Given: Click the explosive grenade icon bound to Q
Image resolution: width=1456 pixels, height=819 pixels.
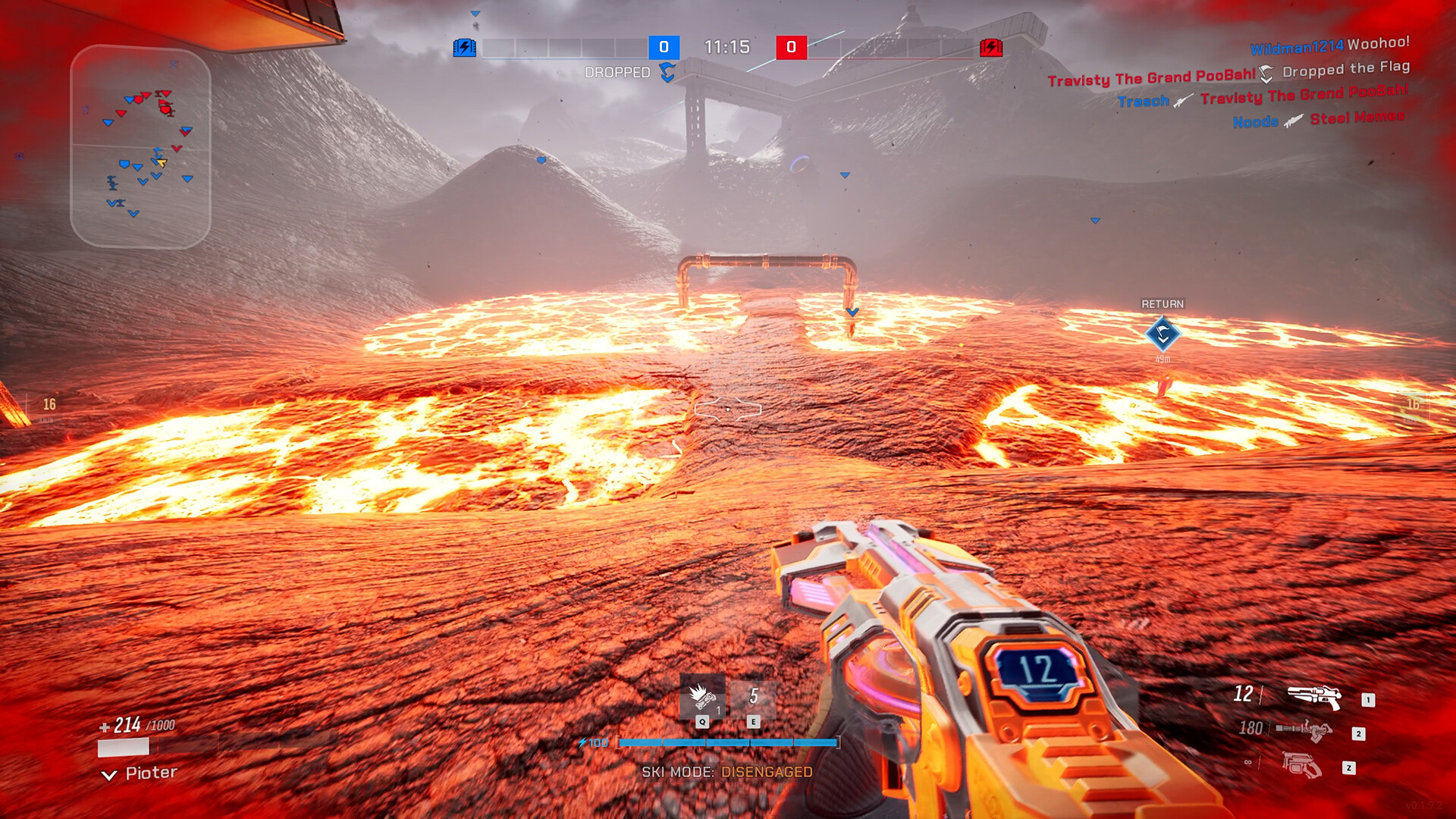Looking at the screenshot, I should point(704,696).
